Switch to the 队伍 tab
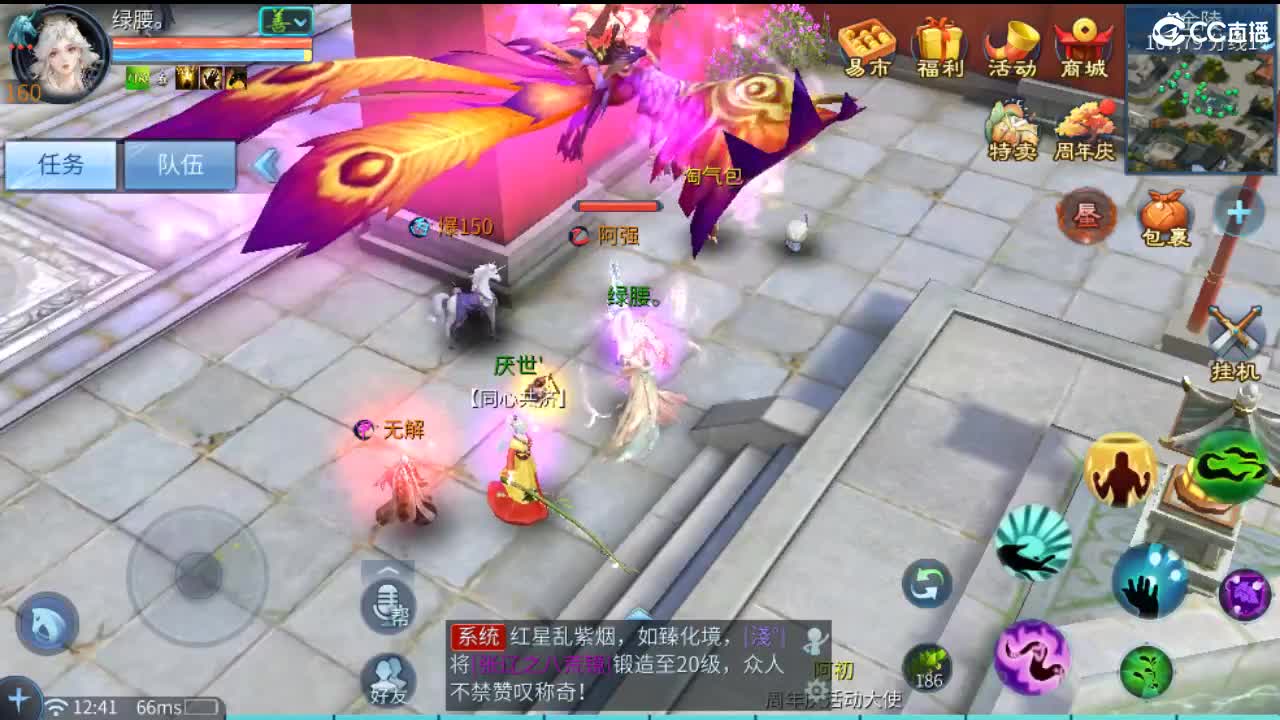 [x=180, y=165]
